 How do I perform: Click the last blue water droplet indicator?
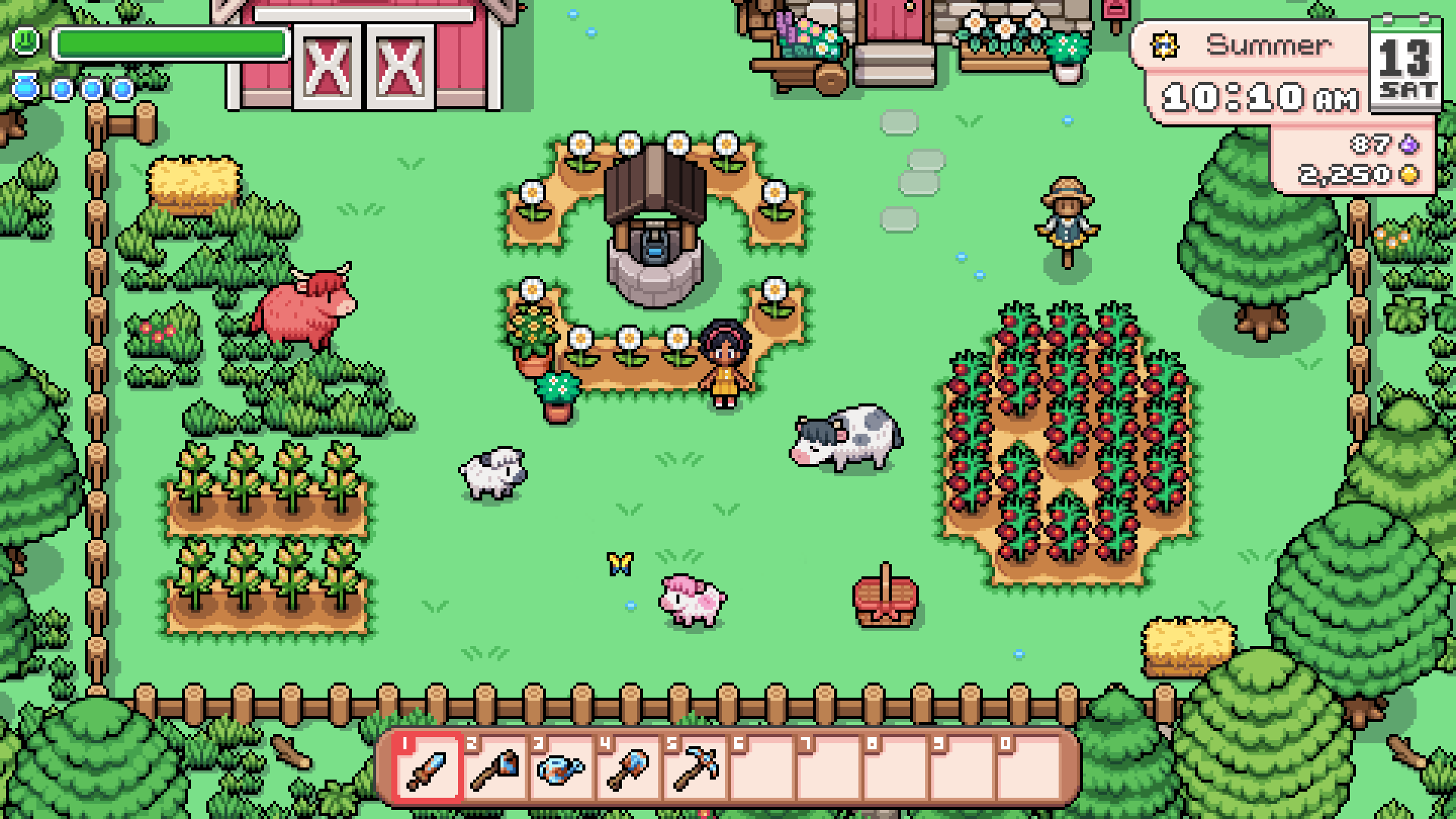tap(121, 87)
